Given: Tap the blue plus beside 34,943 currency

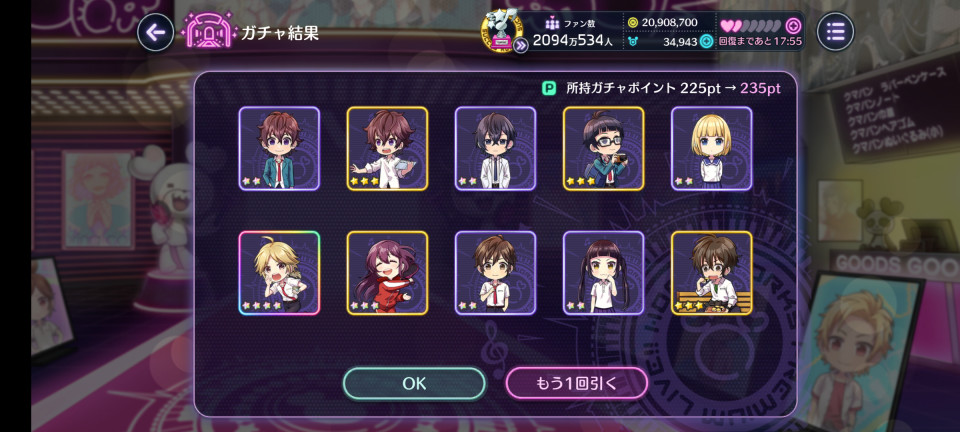Looking at the screenshot, I should click(706, 41).
